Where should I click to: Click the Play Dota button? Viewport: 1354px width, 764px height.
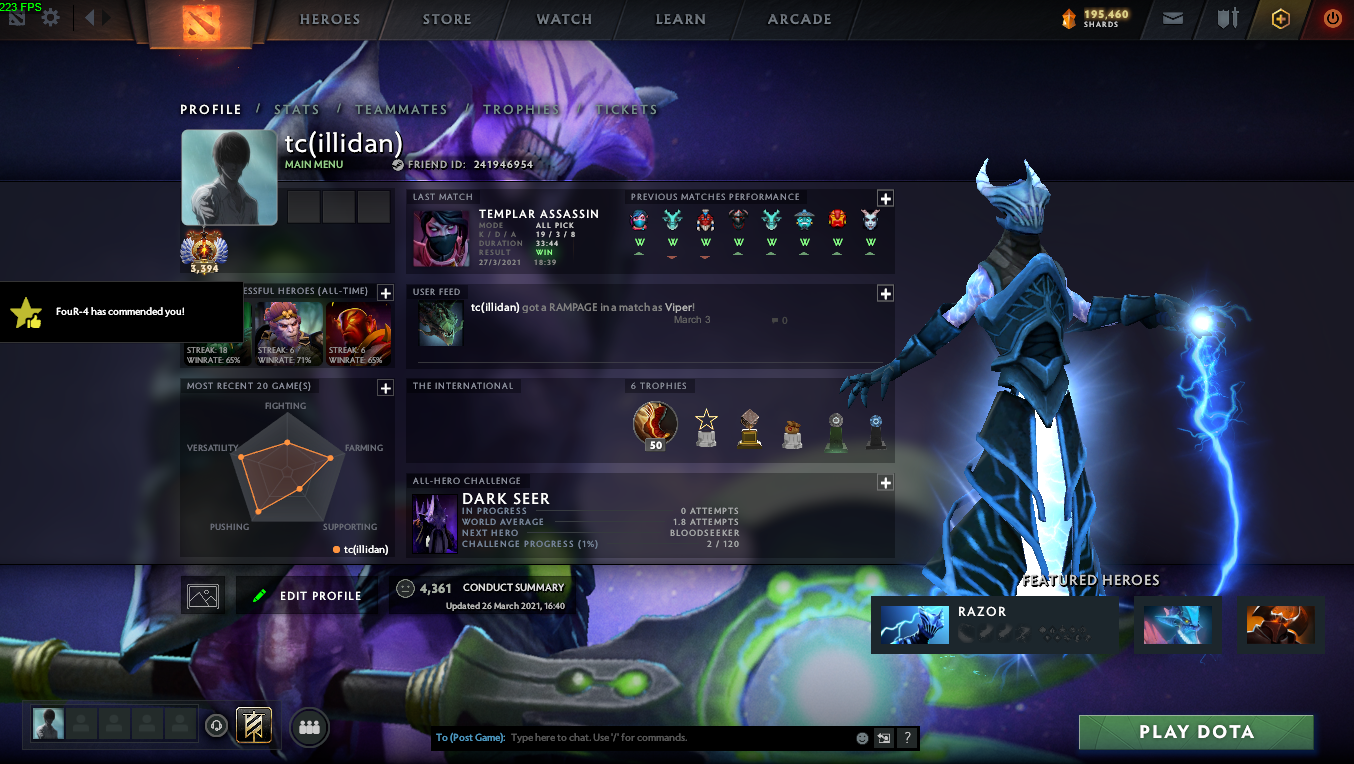pyautogui.click(x=1196, y=732)
